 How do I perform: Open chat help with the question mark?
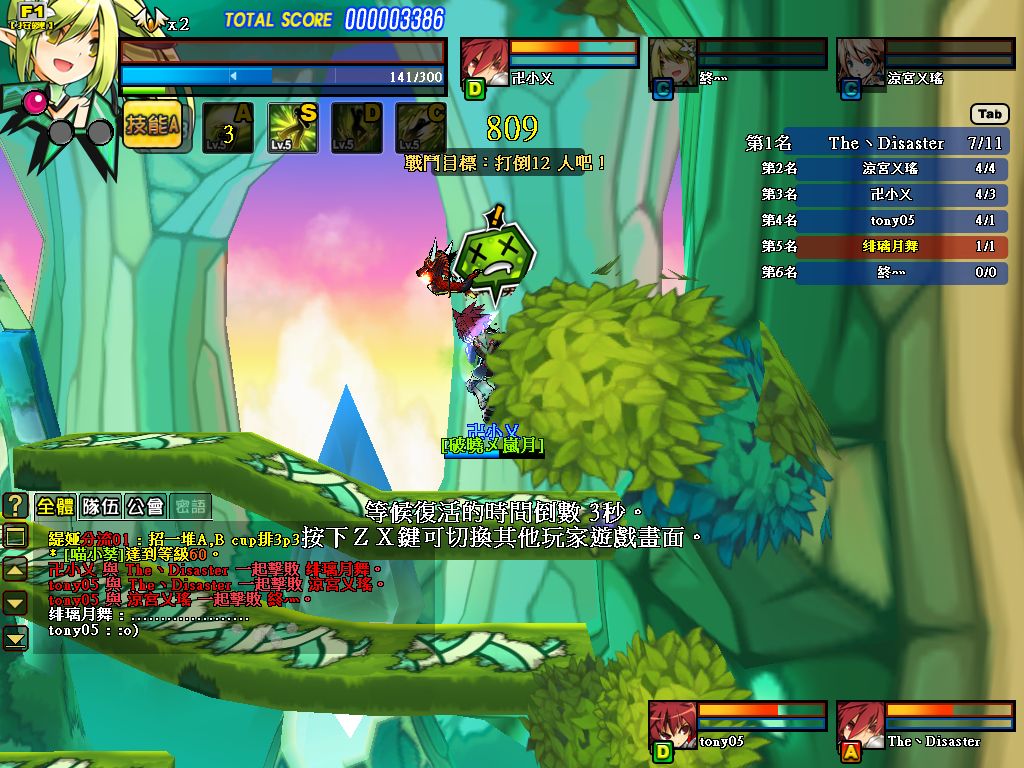coord(15,505)
